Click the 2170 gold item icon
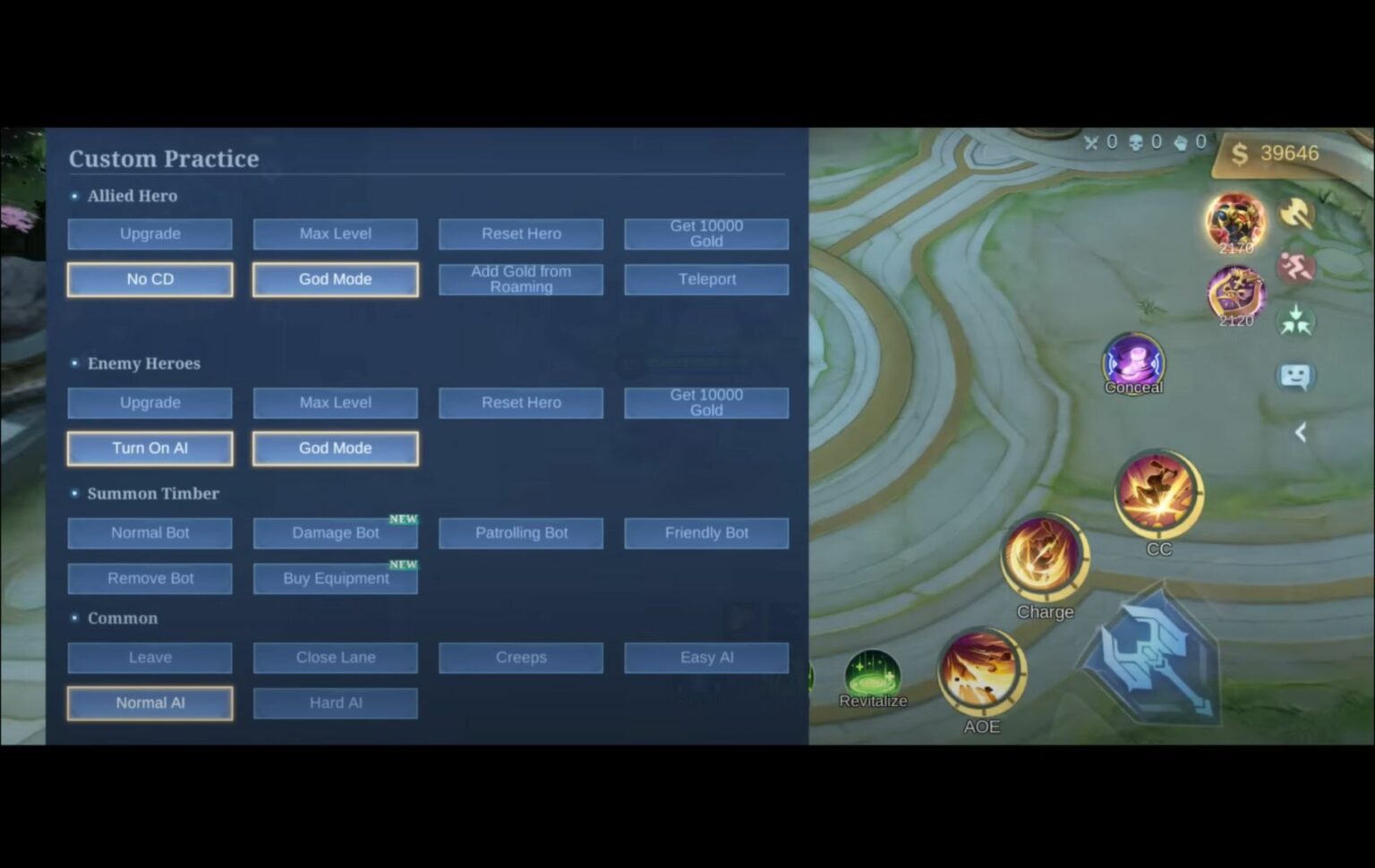 point(1235,220)
